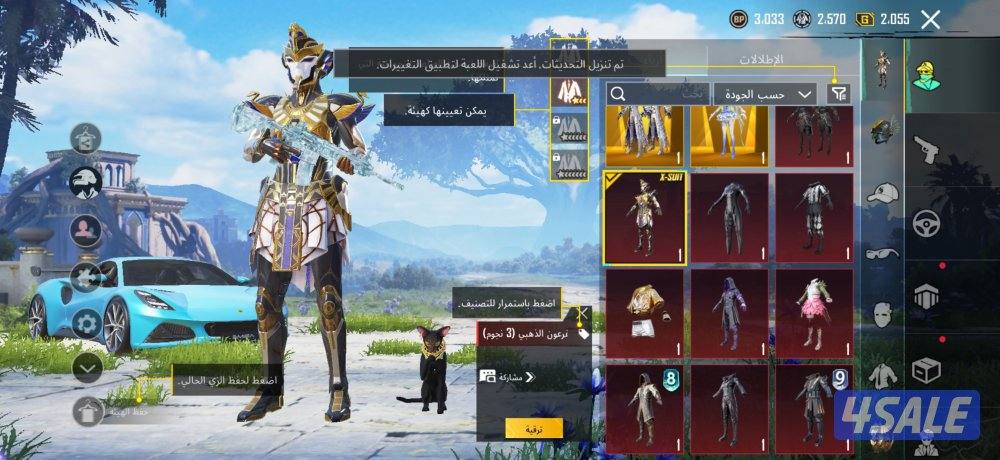The image size is (1000, 460).
Task: Select the cap headwear subcategory
Action: tap(881, 193)
